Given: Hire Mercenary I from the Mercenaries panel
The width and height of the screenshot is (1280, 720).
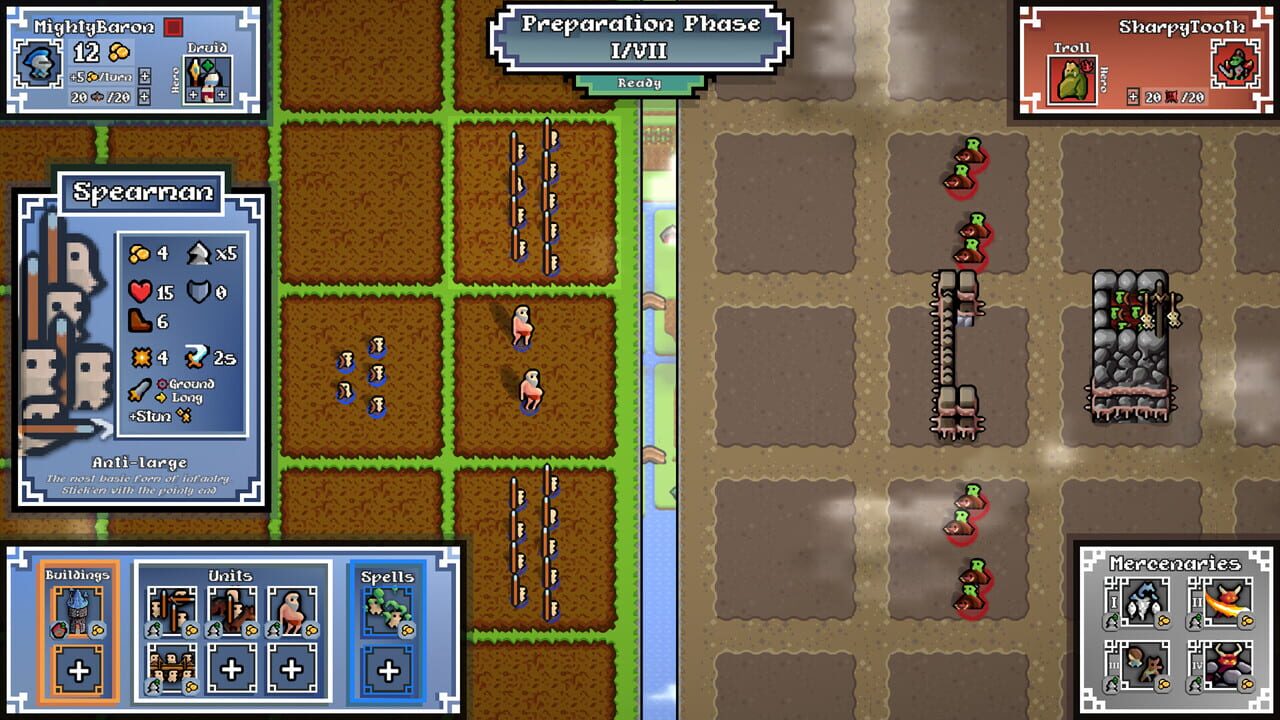Looking at the screenshot, I should (1143, 601).
